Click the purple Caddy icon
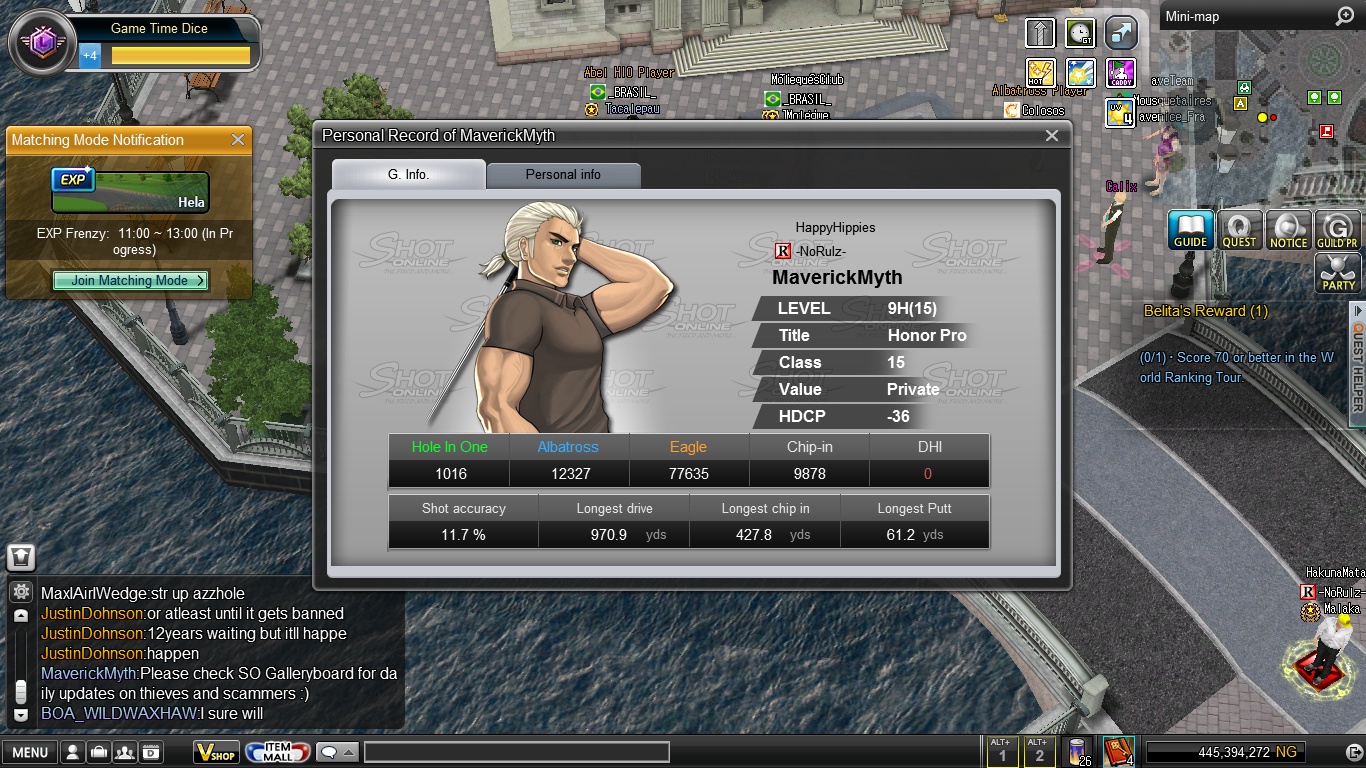 pyautogui.click(x=1121, y=72)
